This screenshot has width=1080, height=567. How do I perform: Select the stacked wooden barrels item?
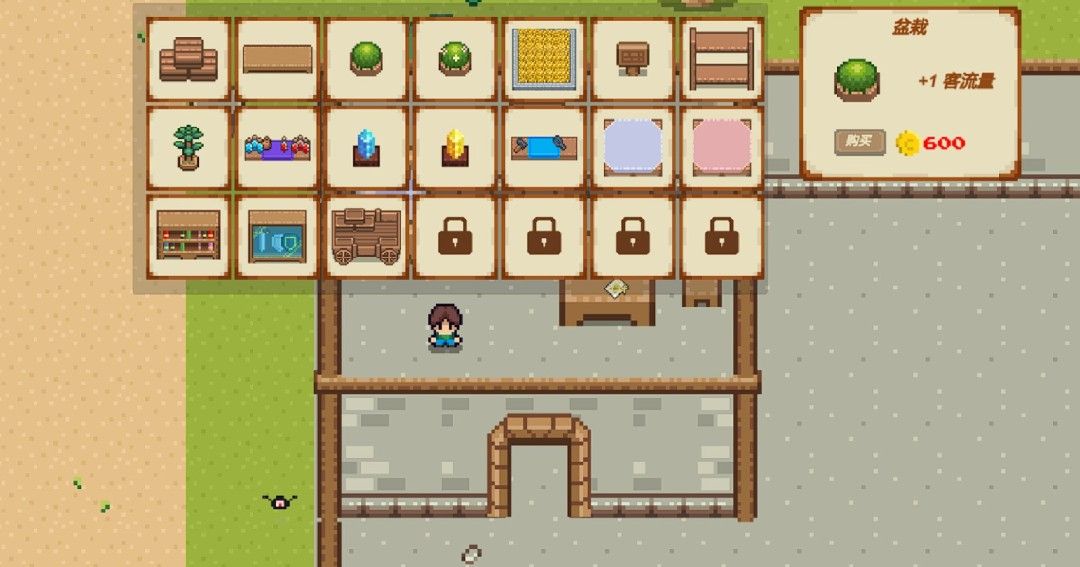188,59
